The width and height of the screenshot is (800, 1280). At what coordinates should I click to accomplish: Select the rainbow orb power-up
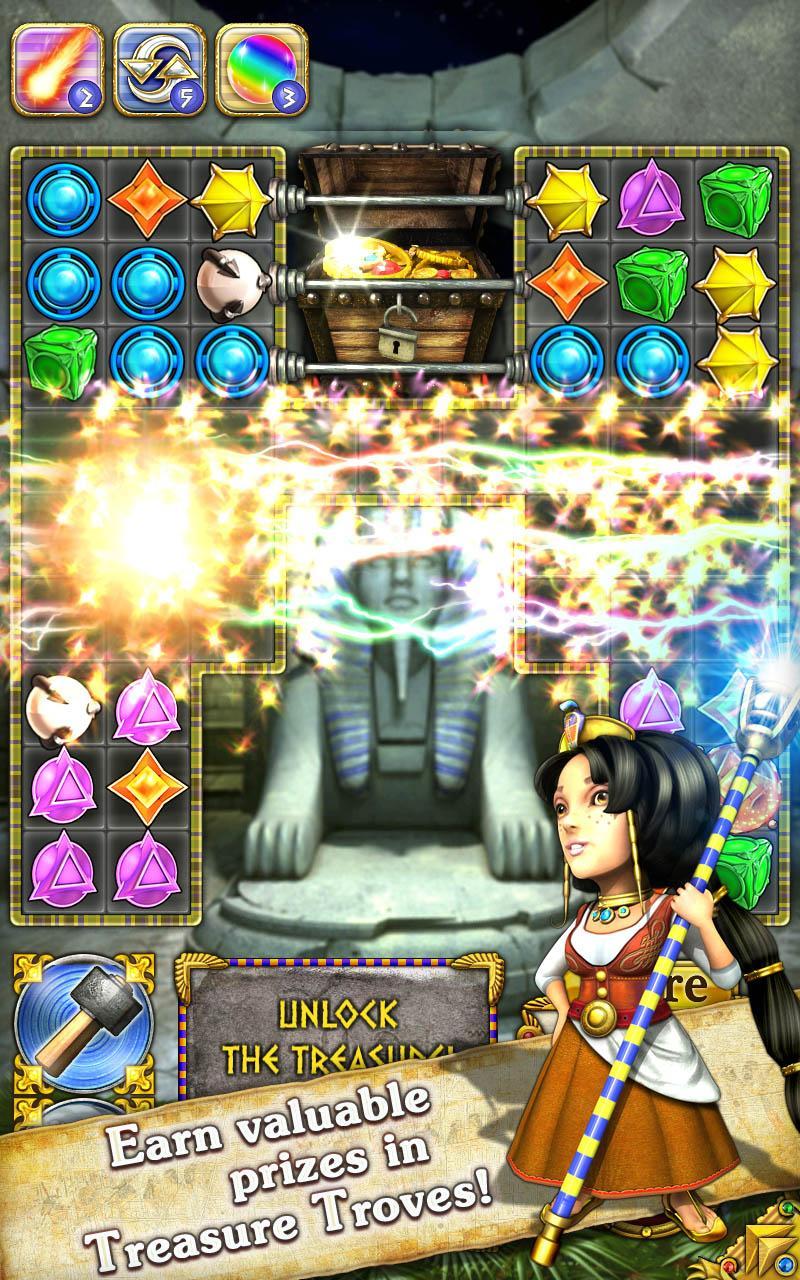260,69
